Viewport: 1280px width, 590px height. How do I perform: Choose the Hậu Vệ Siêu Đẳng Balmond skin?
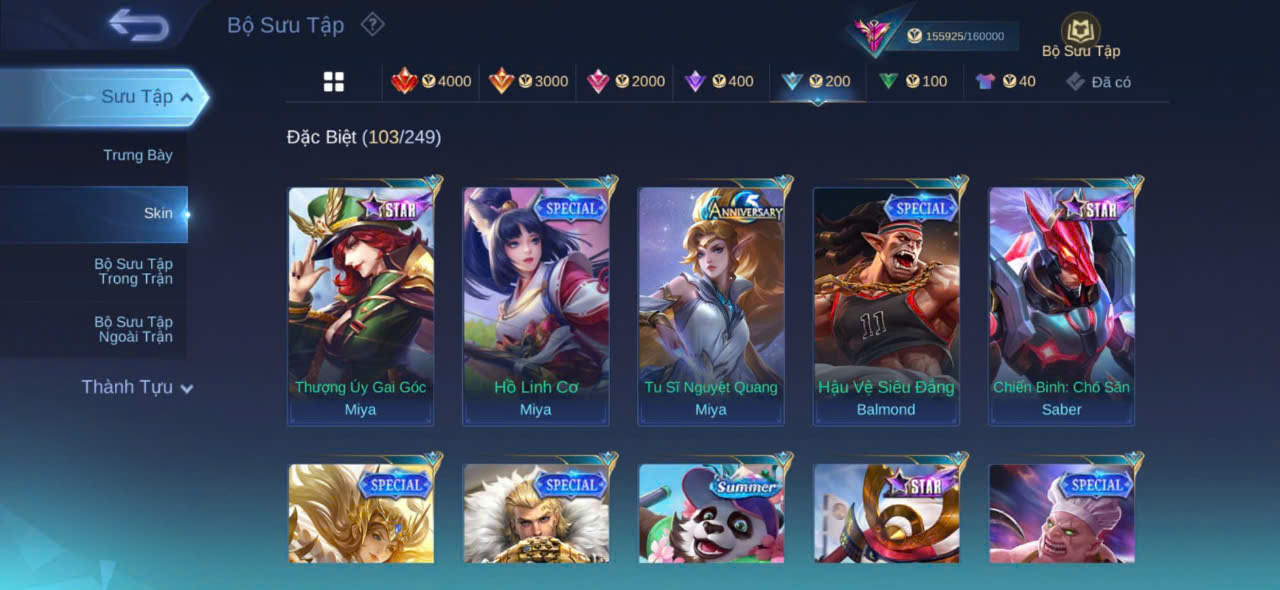tap(886, 305)
